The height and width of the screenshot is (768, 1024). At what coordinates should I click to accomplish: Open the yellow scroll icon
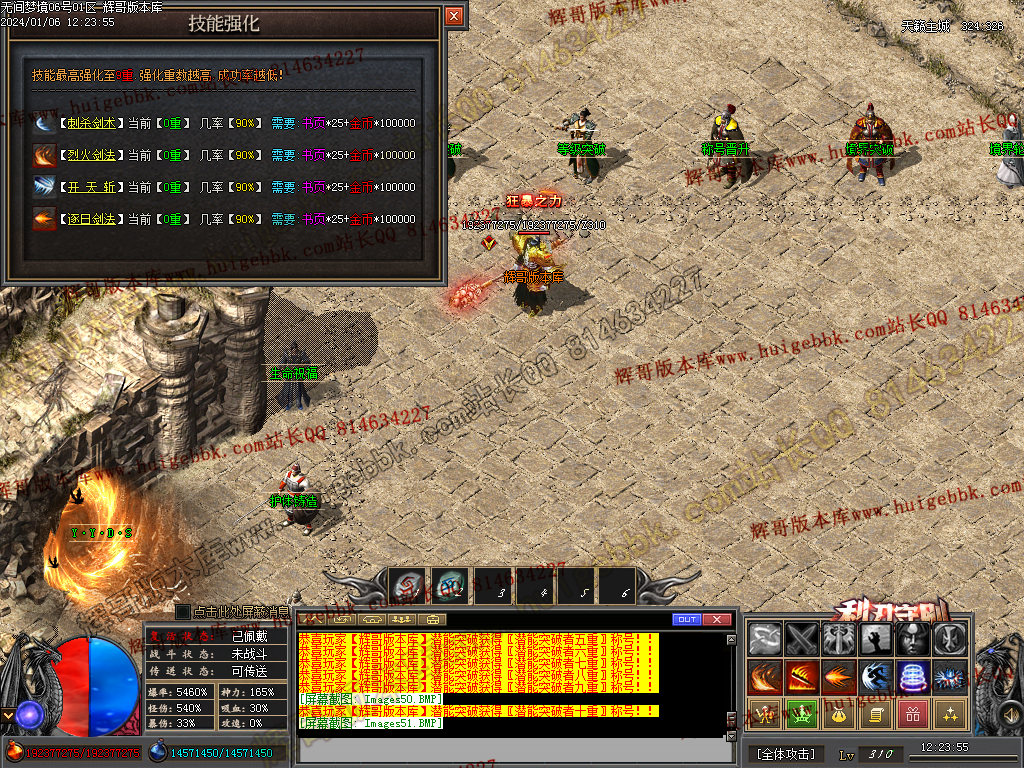point(876,714)
